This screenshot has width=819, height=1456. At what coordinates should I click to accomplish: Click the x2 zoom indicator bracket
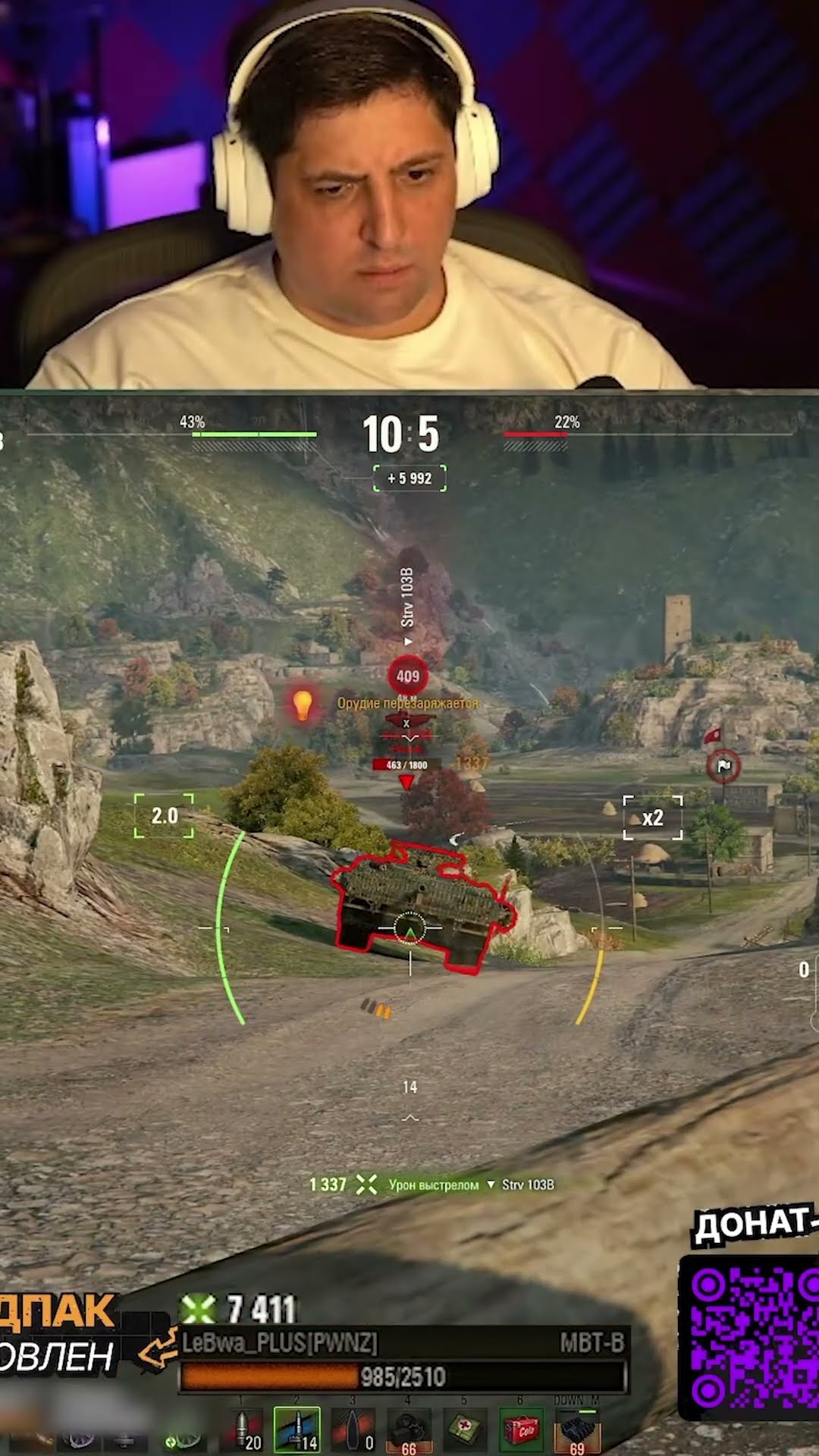652,817
